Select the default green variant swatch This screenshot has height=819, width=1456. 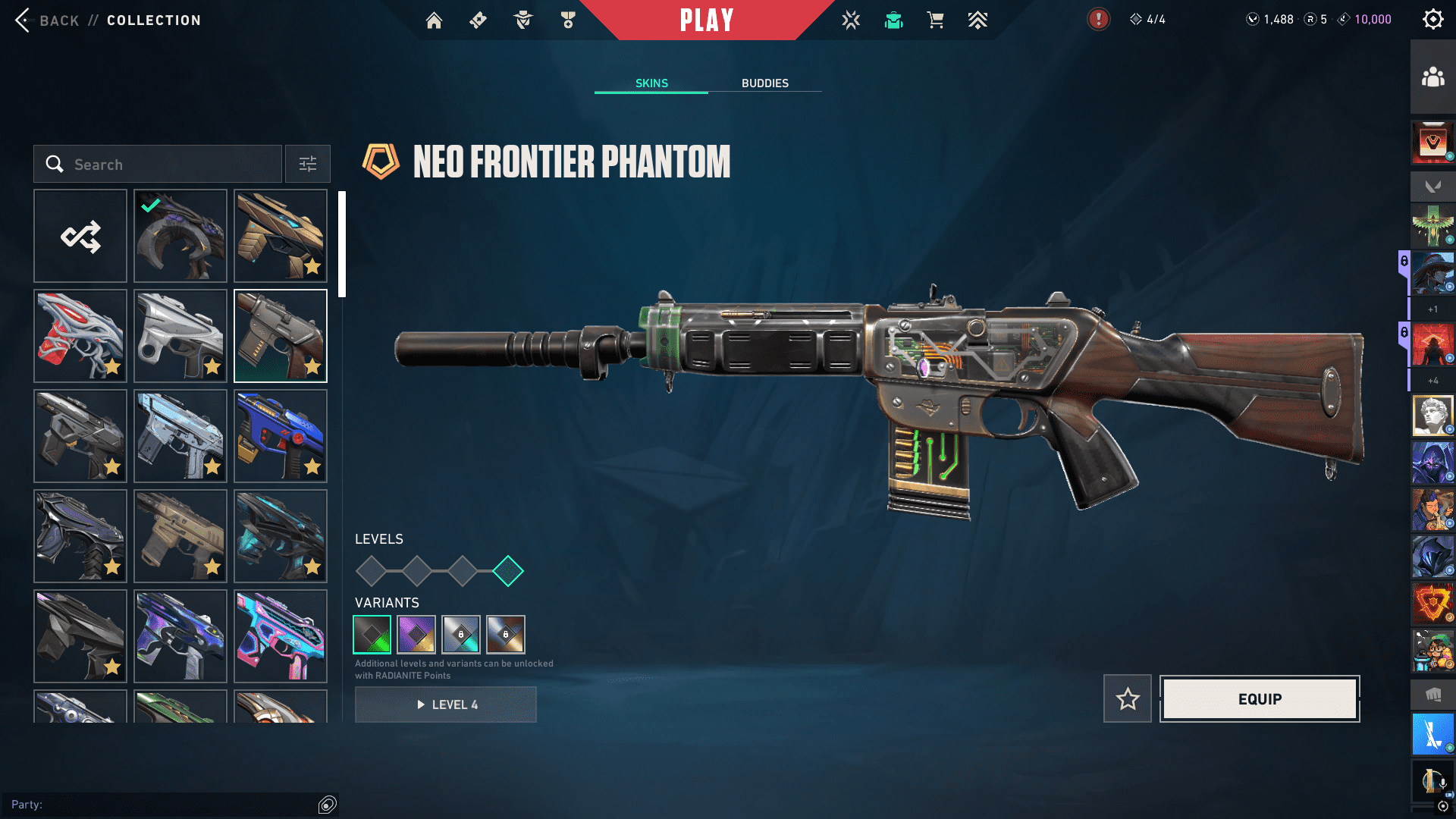tap(372, 634)
